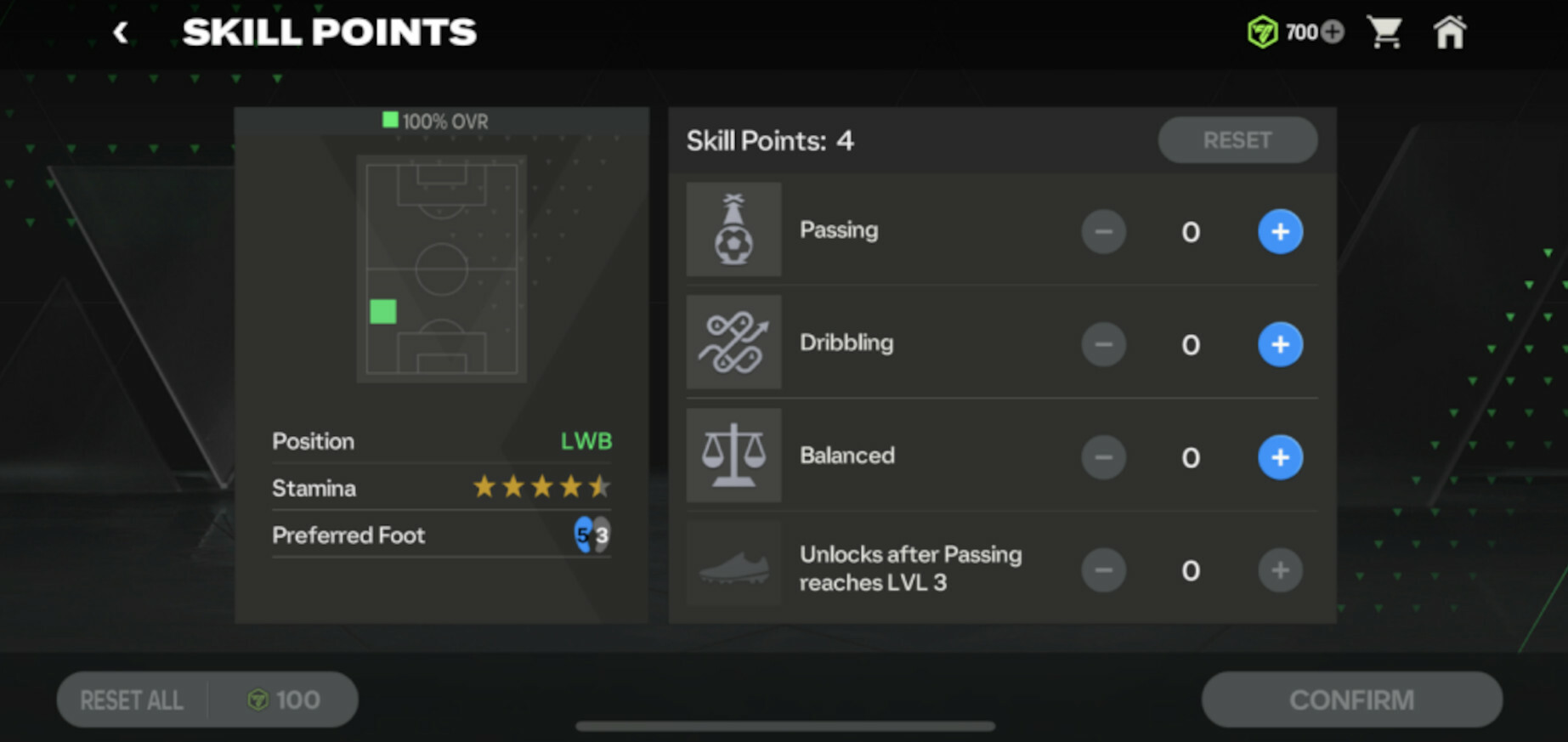Choose the Balanced scales icon
Viewport: 1568px width, 742px height.
(x=733, y=456)
